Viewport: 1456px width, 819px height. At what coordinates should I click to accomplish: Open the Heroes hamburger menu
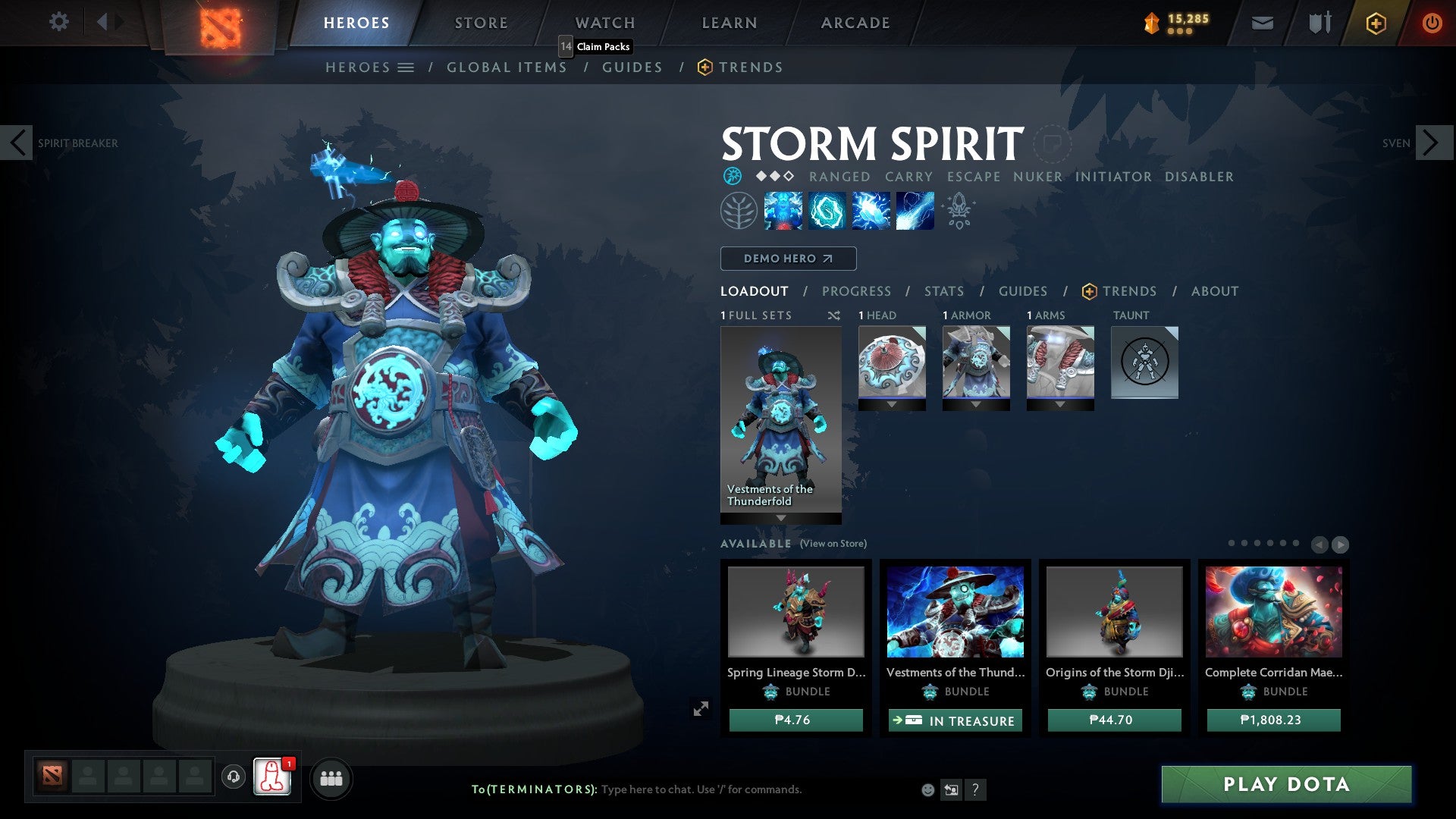pos(406,67)
